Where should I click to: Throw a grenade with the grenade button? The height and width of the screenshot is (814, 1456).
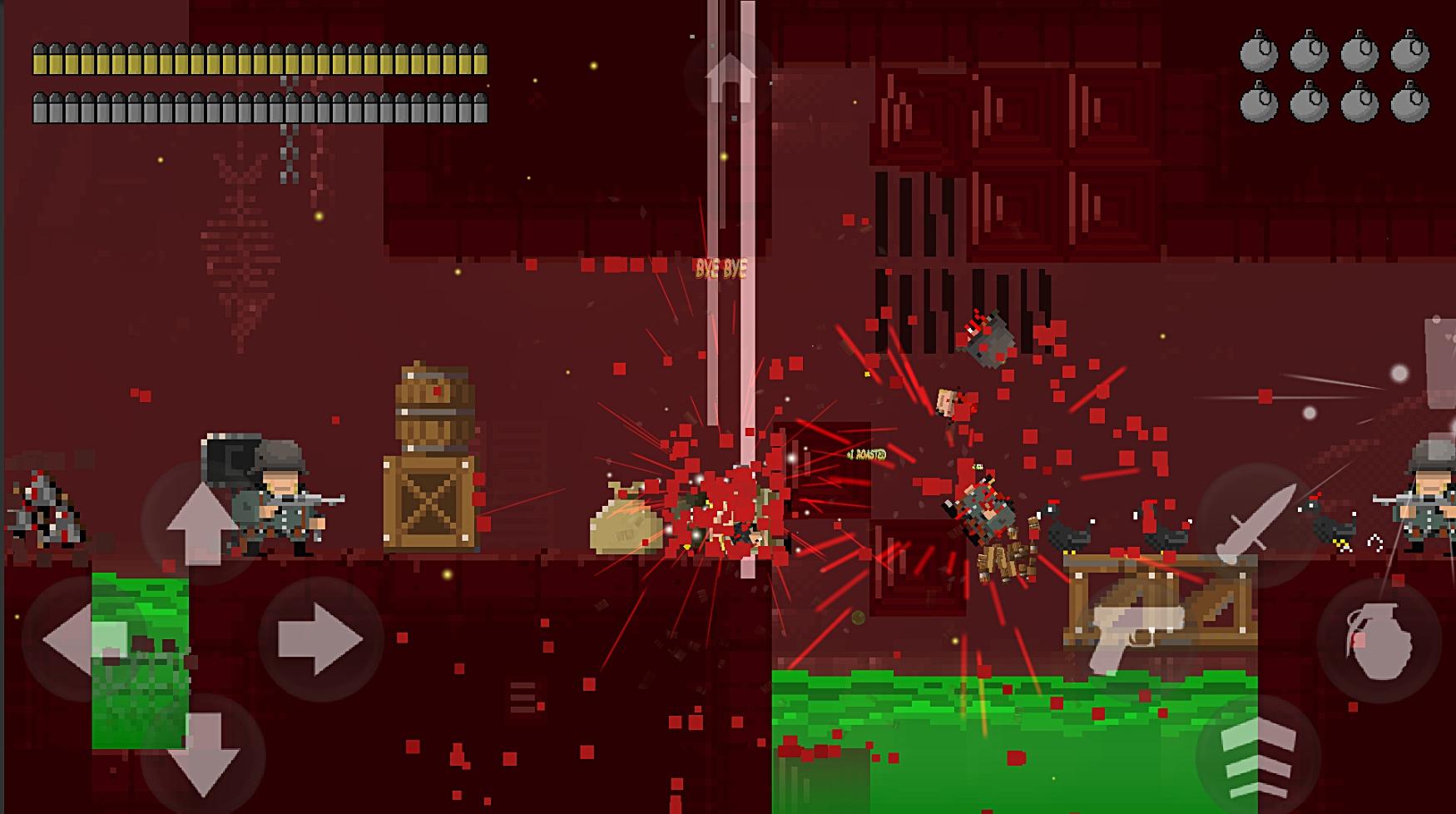pyautogui.click(x=1378, y=639)
